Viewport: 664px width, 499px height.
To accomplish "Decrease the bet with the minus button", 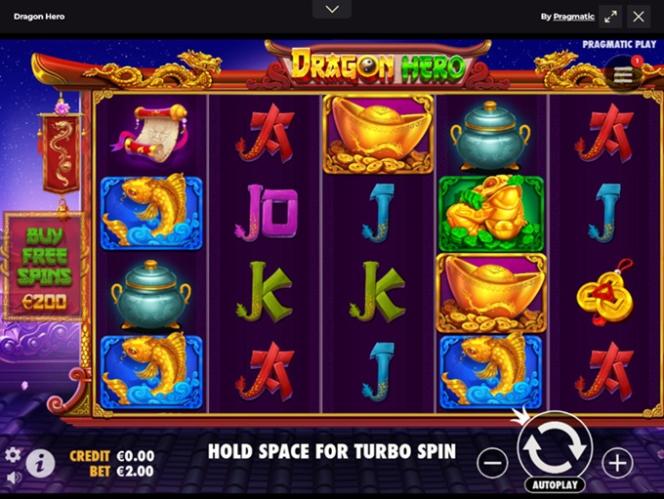I will tap(492, 462).
